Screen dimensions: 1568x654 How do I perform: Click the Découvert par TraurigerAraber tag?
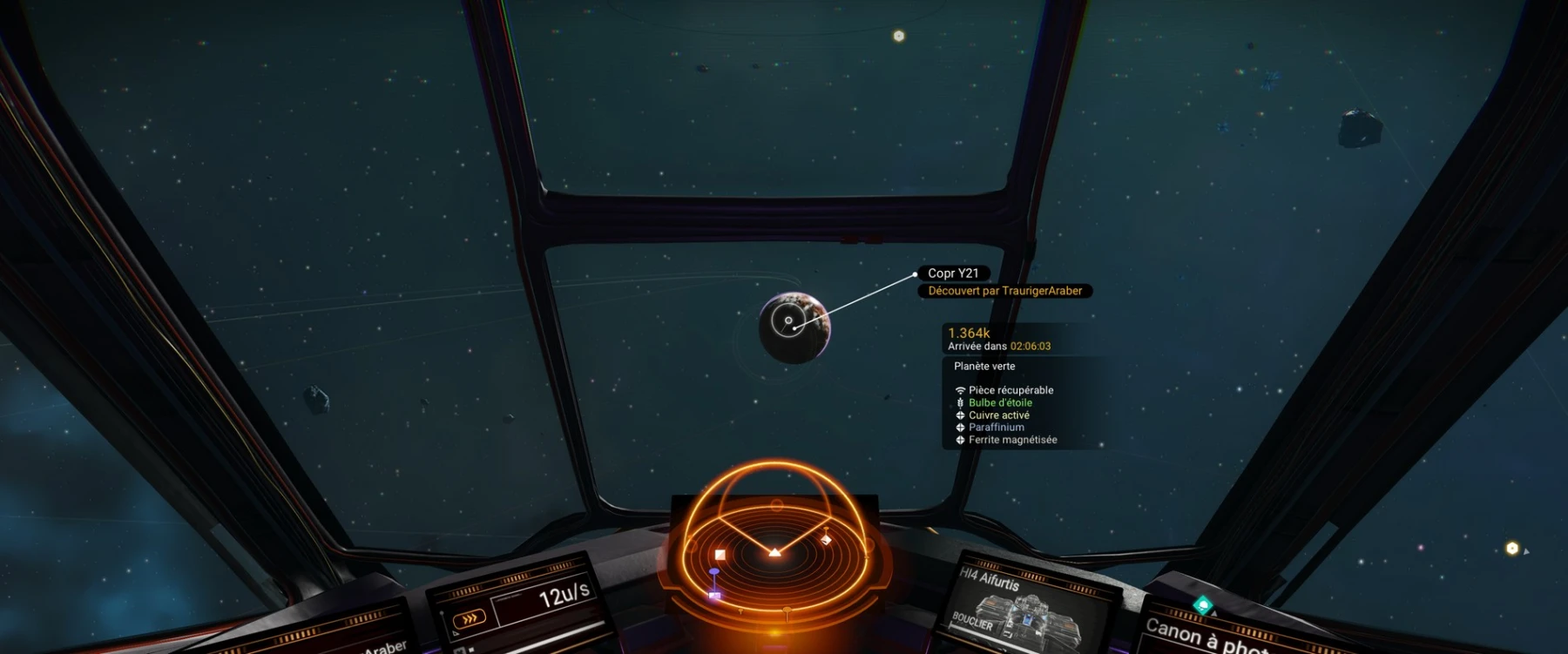click(1004, 291)
